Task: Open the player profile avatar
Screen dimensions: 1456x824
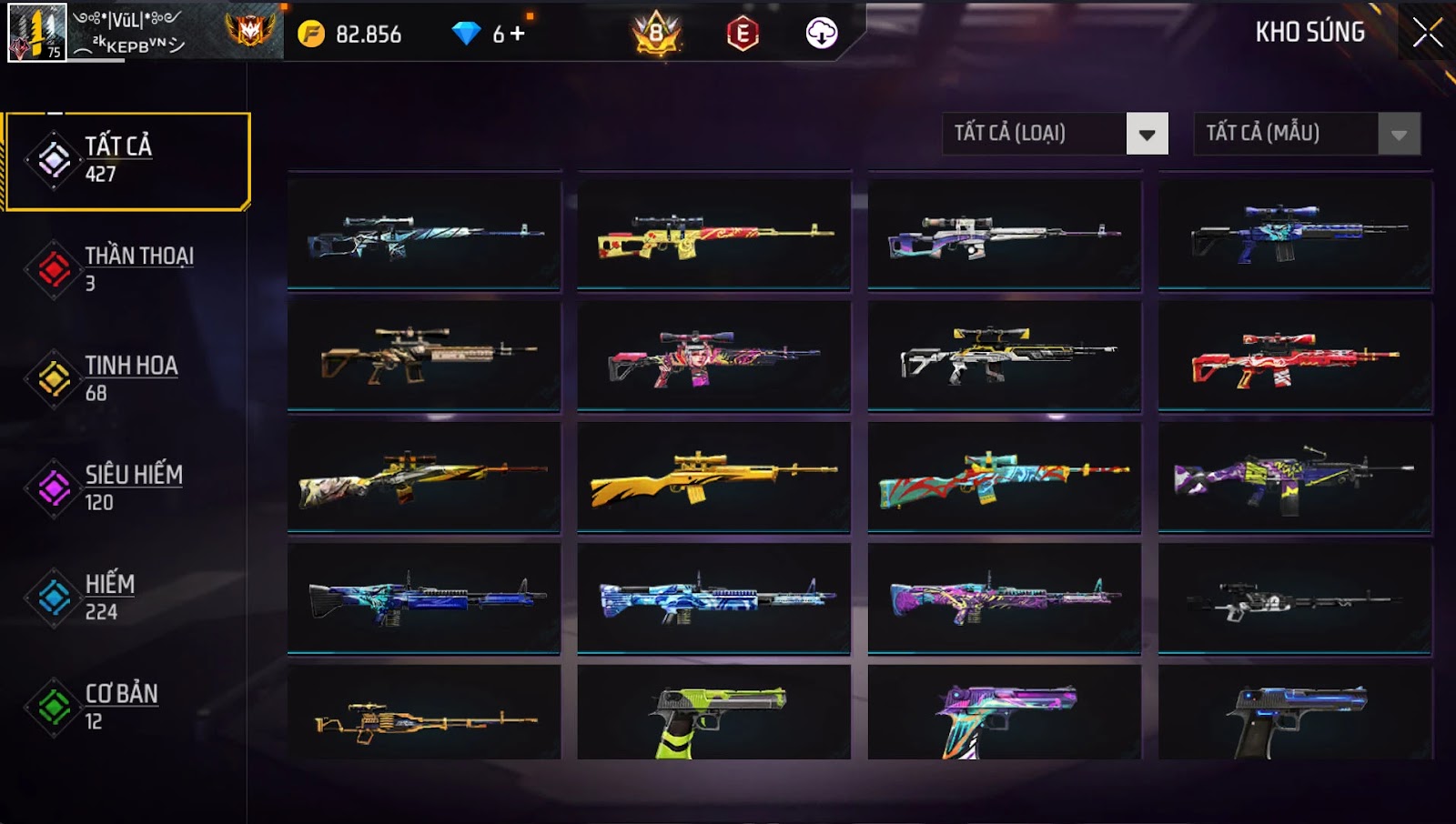Action: [36, 33]
